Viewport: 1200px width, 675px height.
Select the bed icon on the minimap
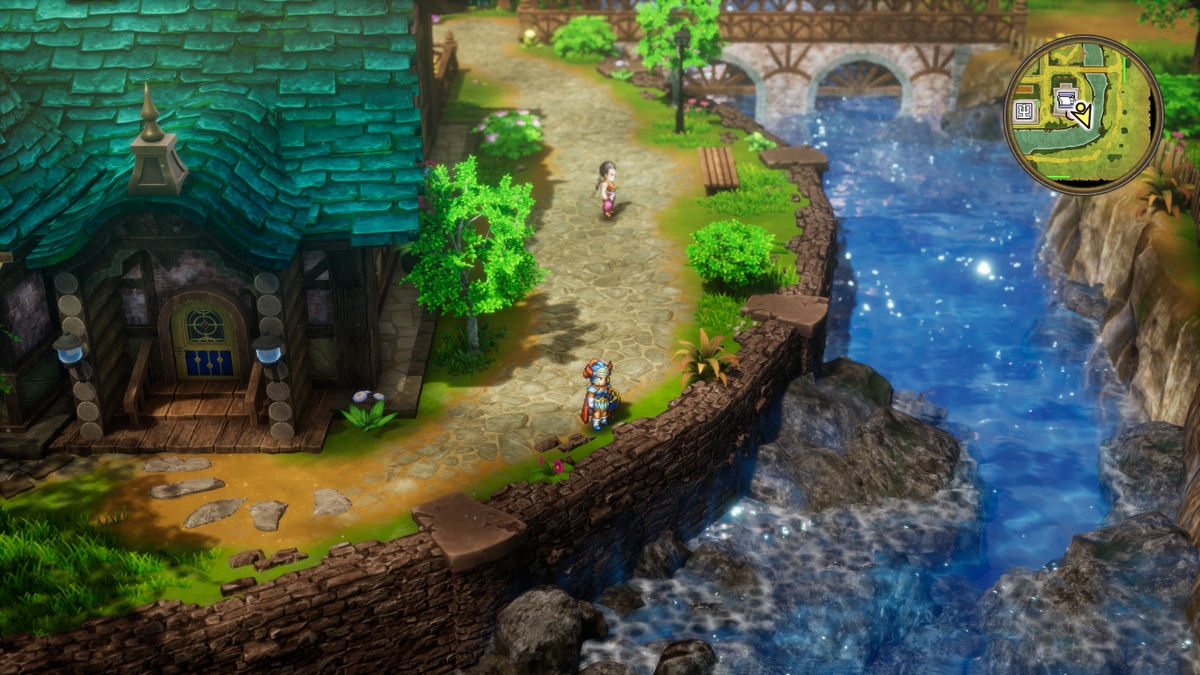click(x=1066, y=100)
